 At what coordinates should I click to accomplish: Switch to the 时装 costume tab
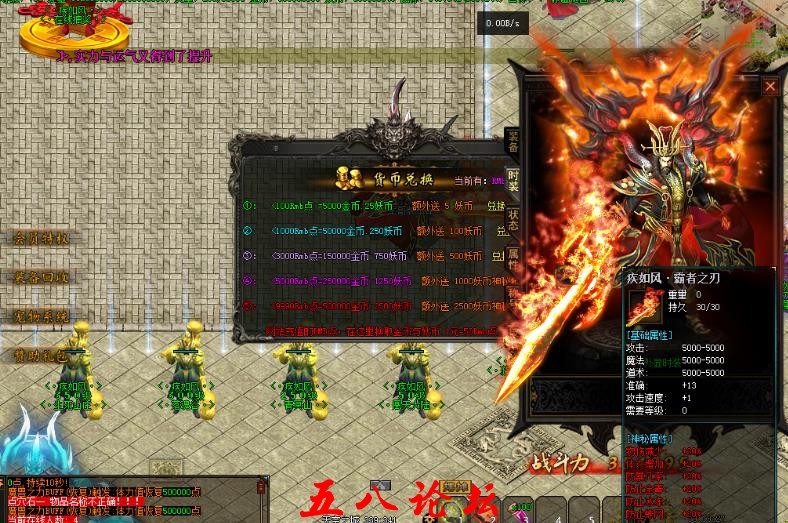click(x=513, y=180)
